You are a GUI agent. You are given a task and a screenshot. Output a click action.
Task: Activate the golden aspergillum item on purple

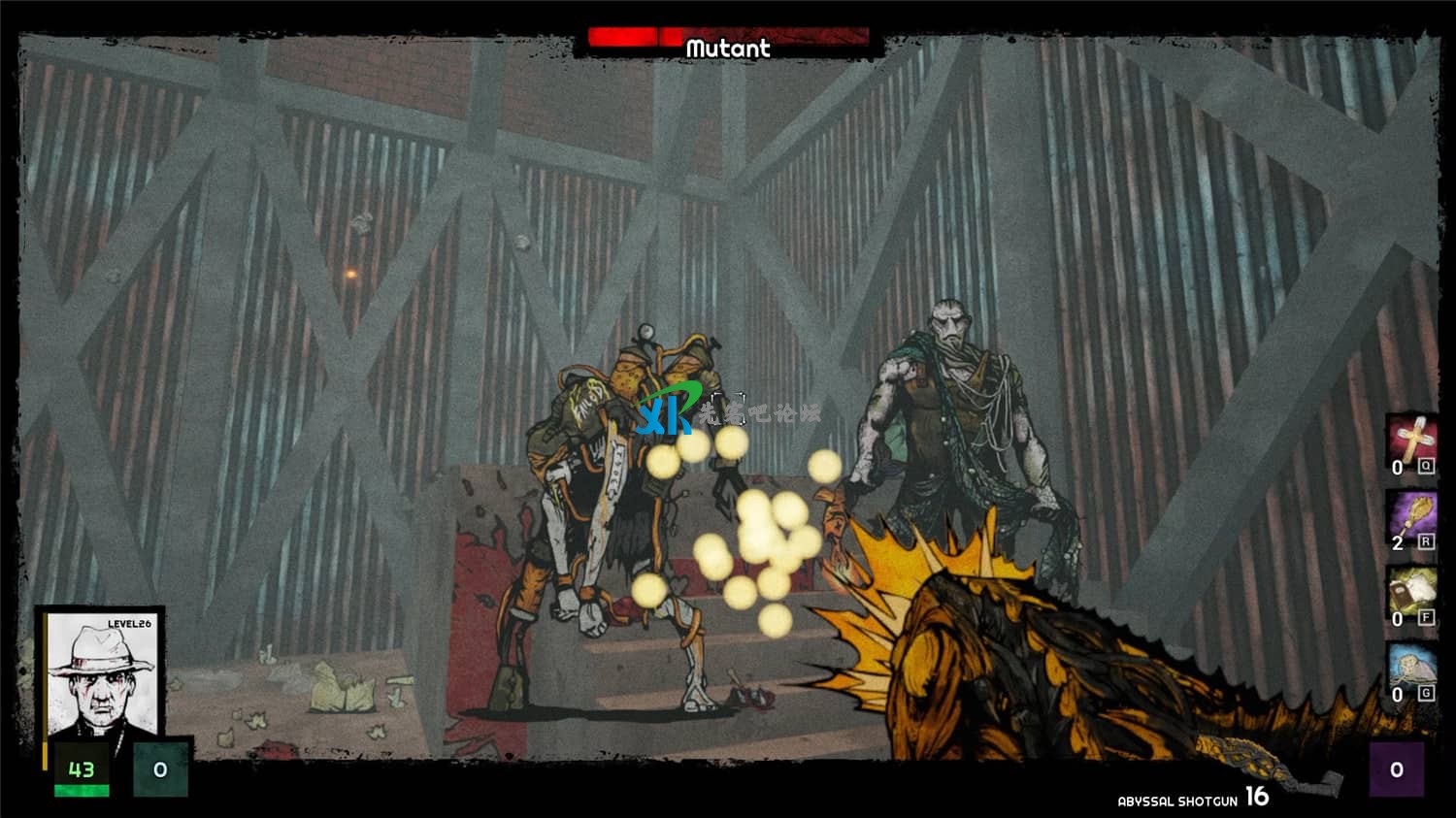(1412, 516)
